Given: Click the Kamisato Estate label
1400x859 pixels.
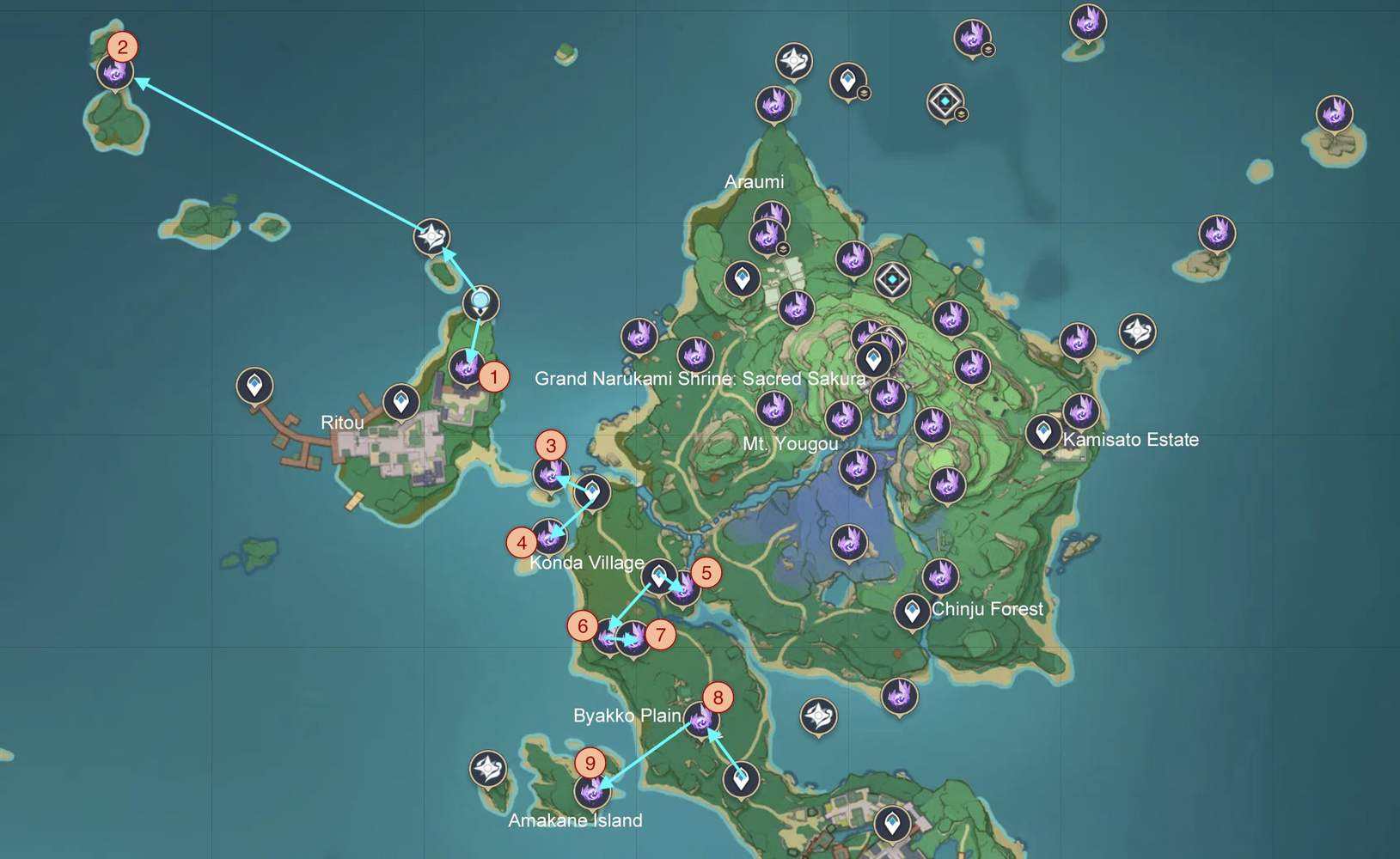Looking at the screenshot, I should click(1130, 439).
